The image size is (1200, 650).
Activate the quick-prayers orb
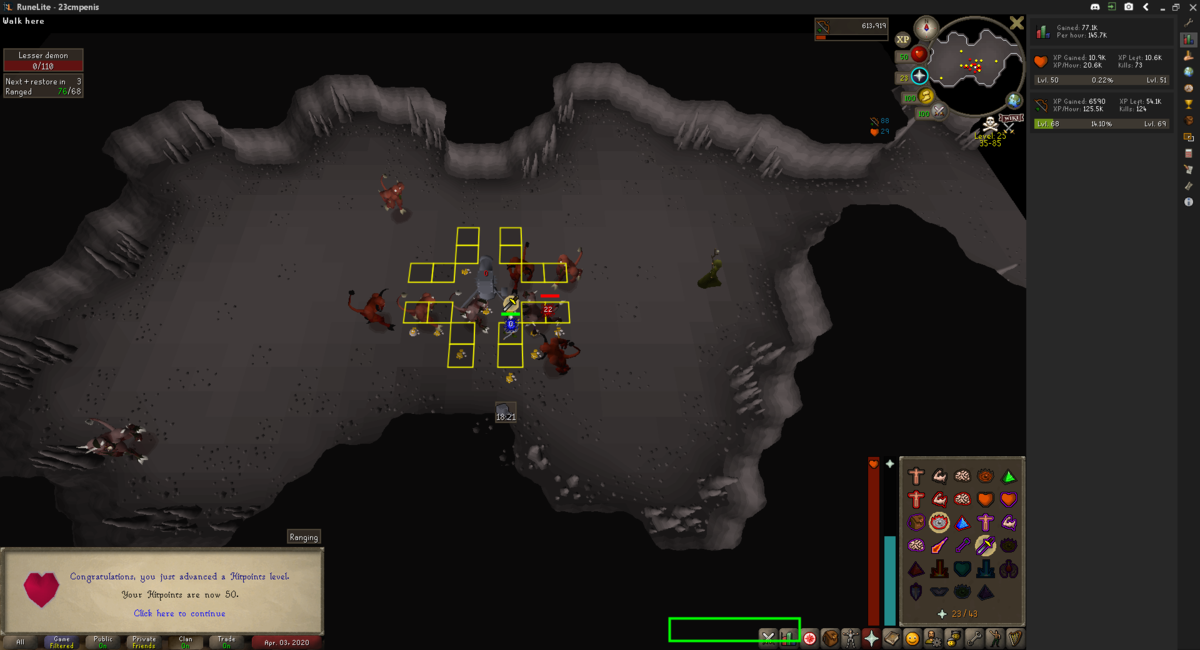(919, 76)
